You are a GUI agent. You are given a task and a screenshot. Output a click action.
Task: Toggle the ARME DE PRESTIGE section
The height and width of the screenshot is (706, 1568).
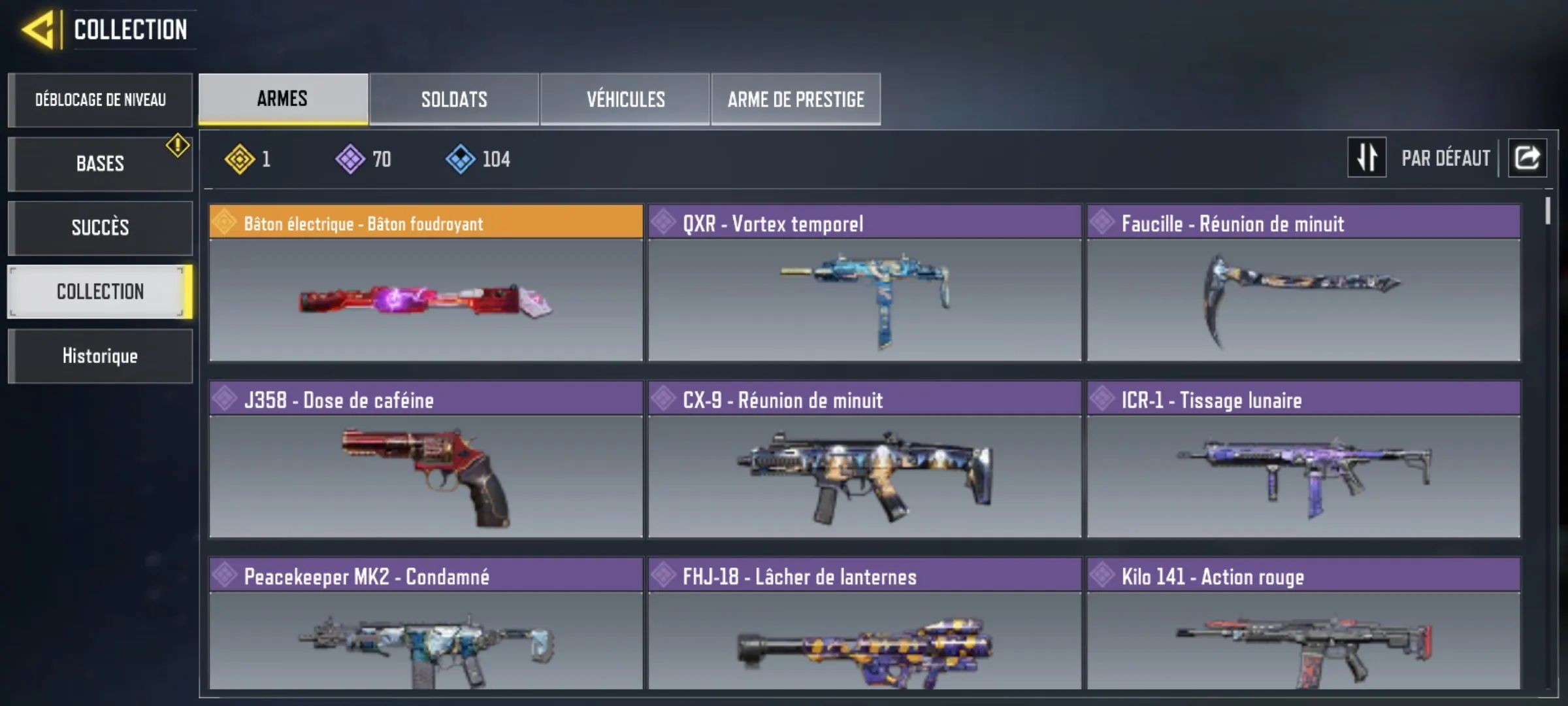coord(795,99)
